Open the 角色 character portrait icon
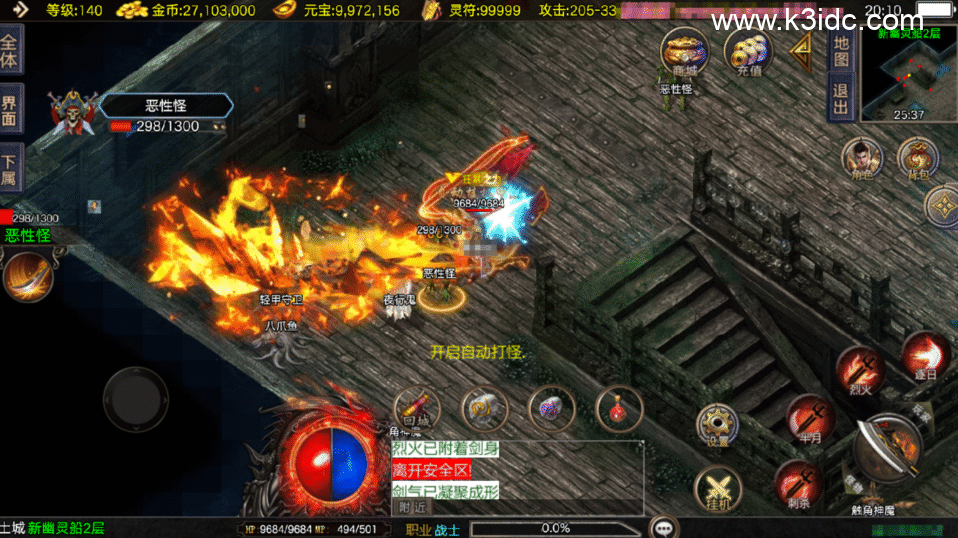 [862, 159]
